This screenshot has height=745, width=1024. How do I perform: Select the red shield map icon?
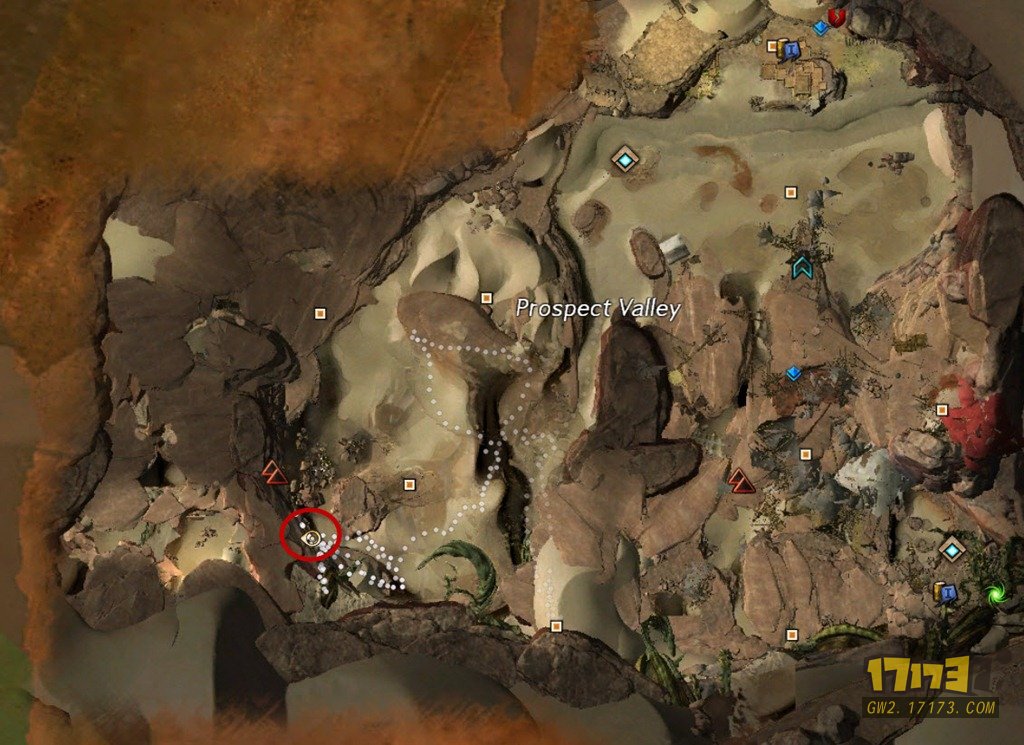pyautogui.click(x=840, y=17)
